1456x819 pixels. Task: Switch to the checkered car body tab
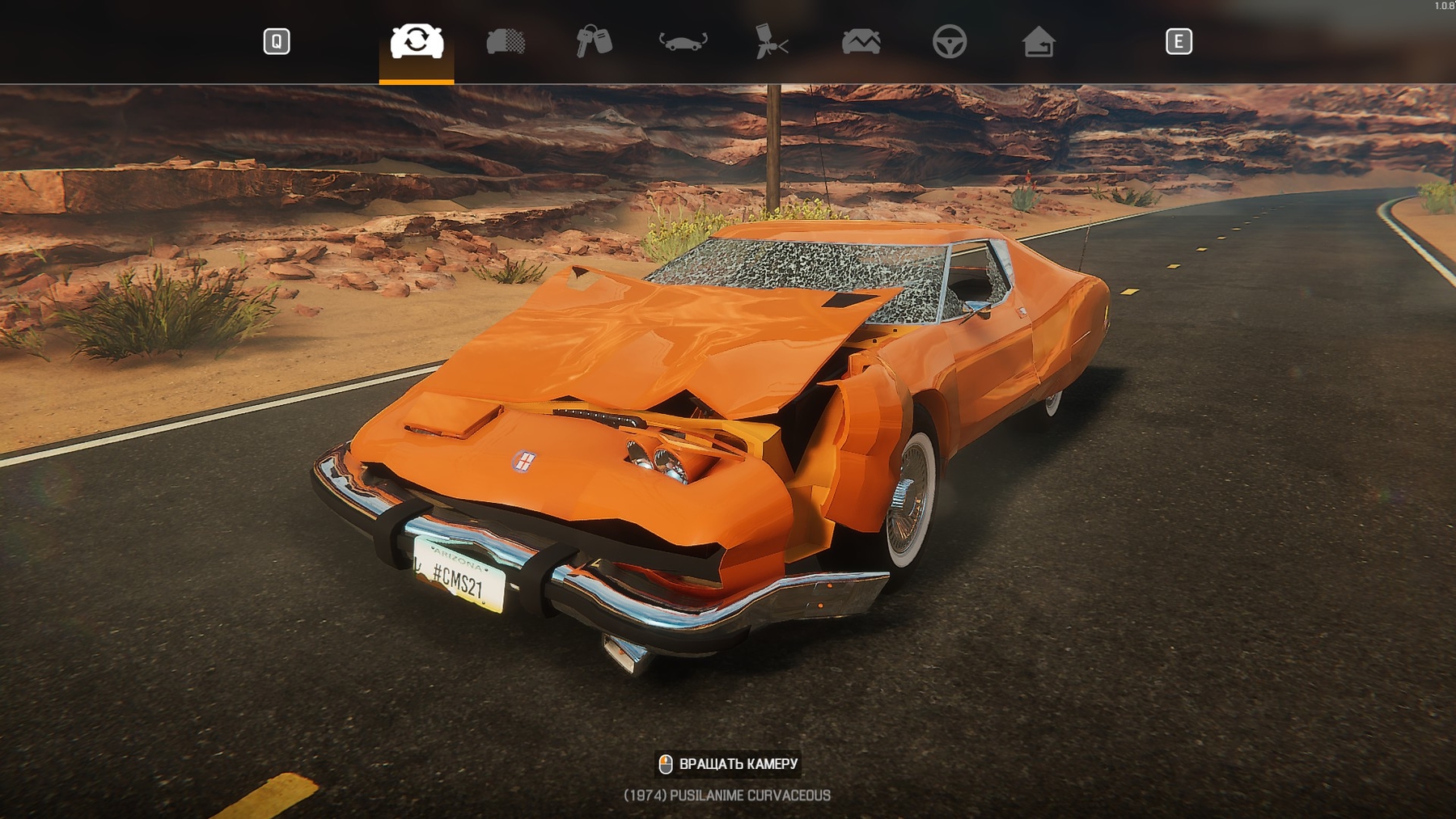(506, 41)
